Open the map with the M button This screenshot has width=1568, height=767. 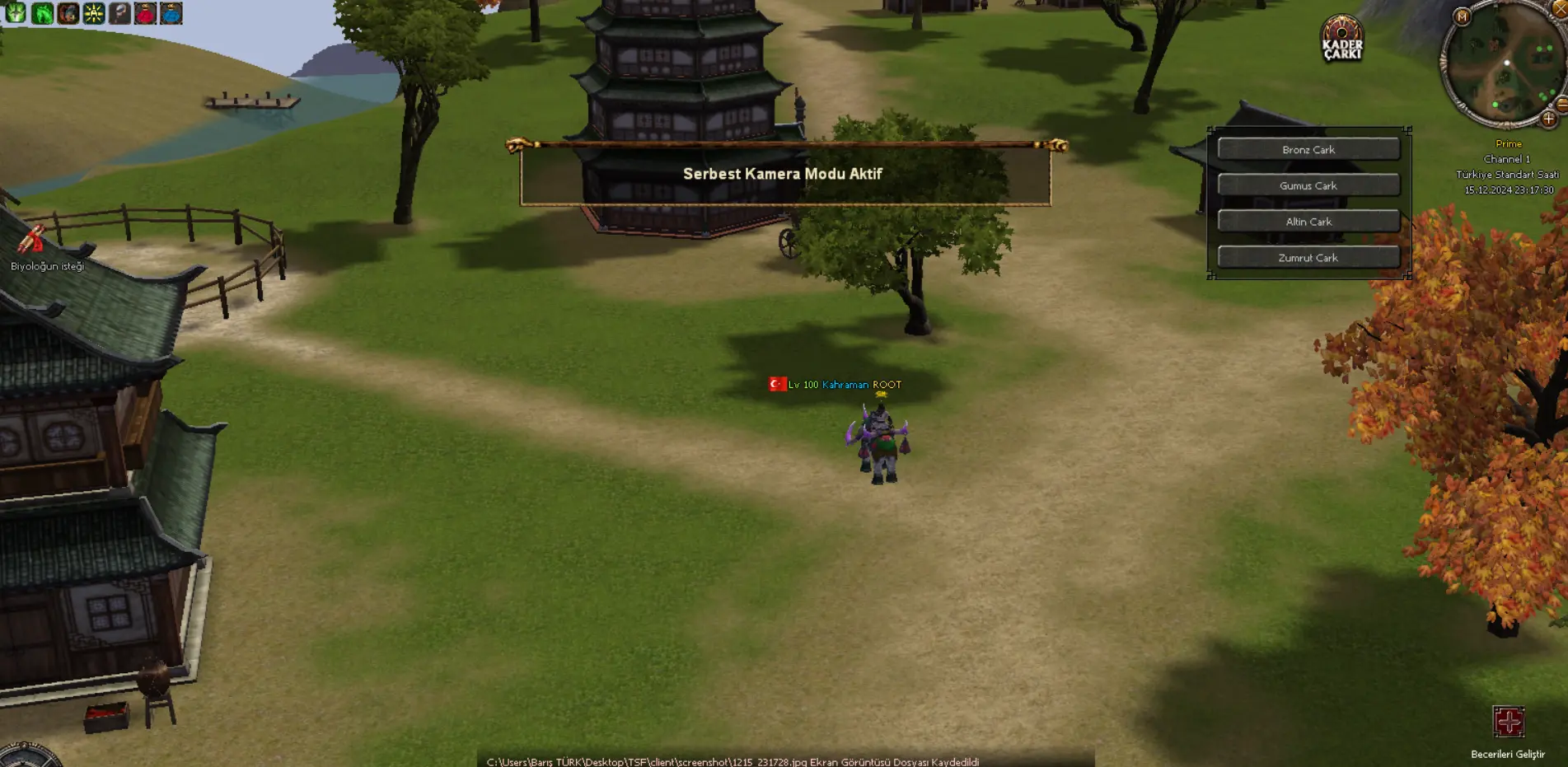pos(1462,16)
